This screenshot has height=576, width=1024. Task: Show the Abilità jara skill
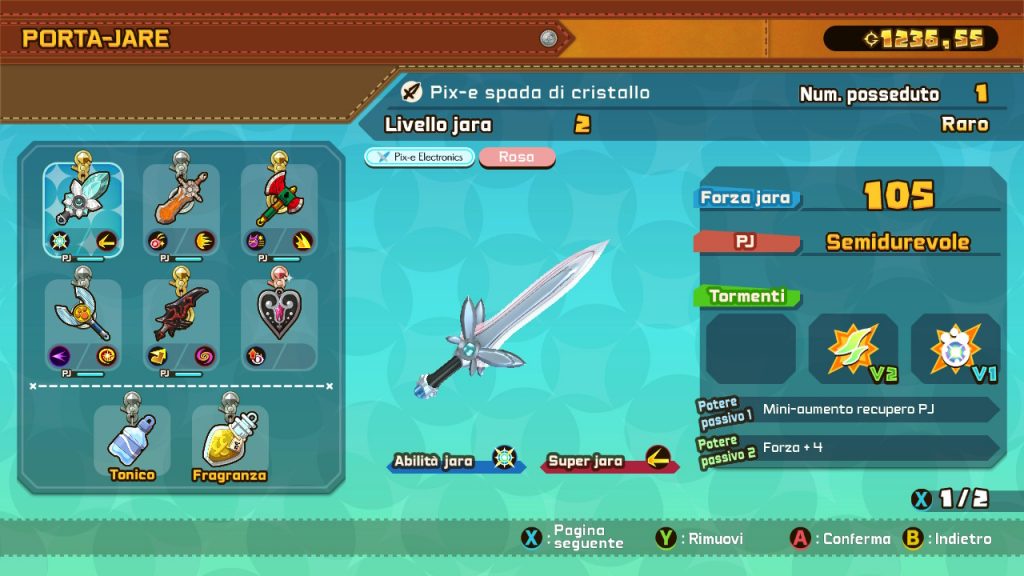tap(456, 461)
